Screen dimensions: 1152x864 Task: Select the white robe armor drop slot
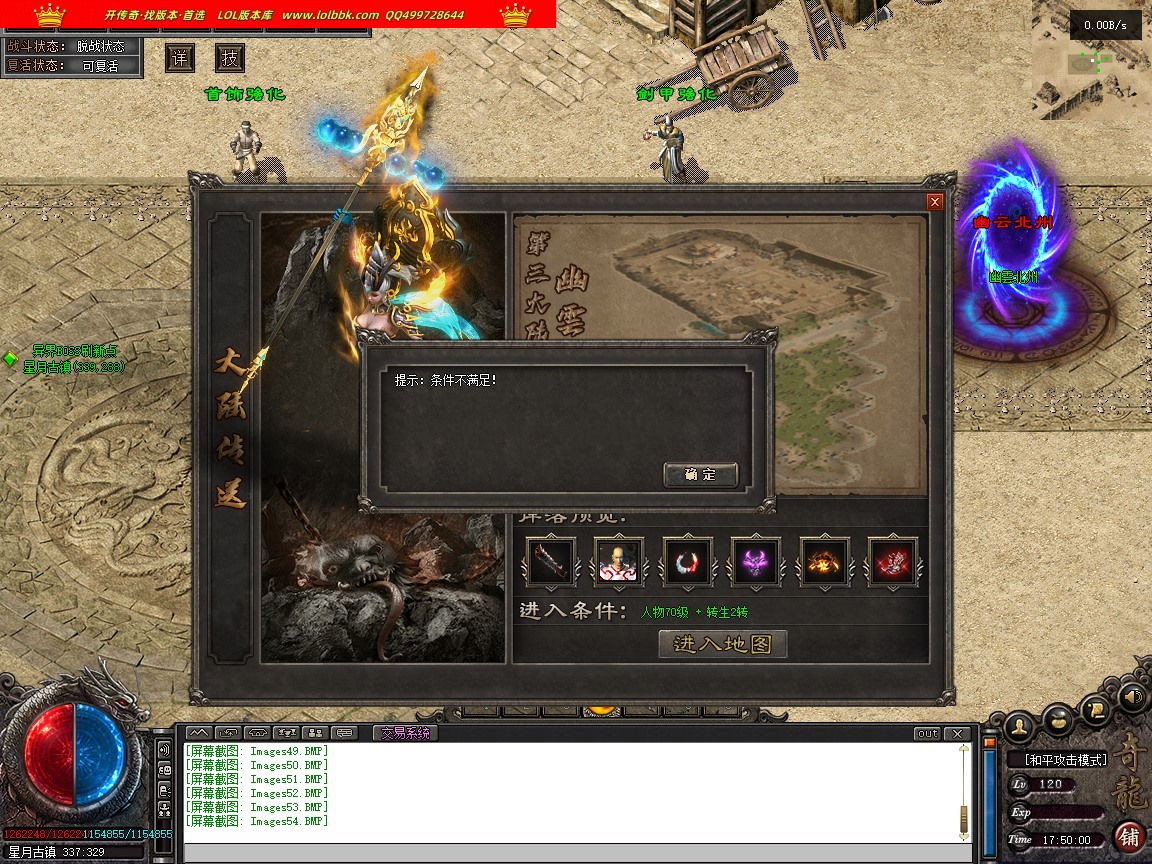(619, 562)
